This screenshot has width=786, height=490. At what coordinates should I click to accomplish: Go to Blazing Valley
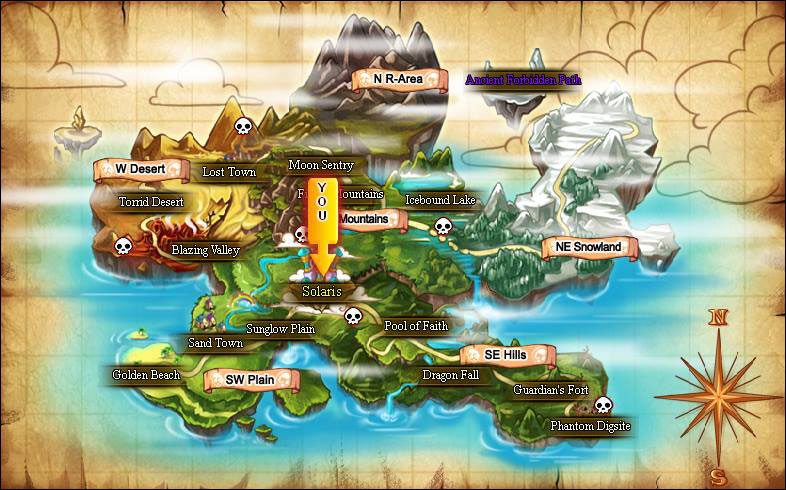205,250
